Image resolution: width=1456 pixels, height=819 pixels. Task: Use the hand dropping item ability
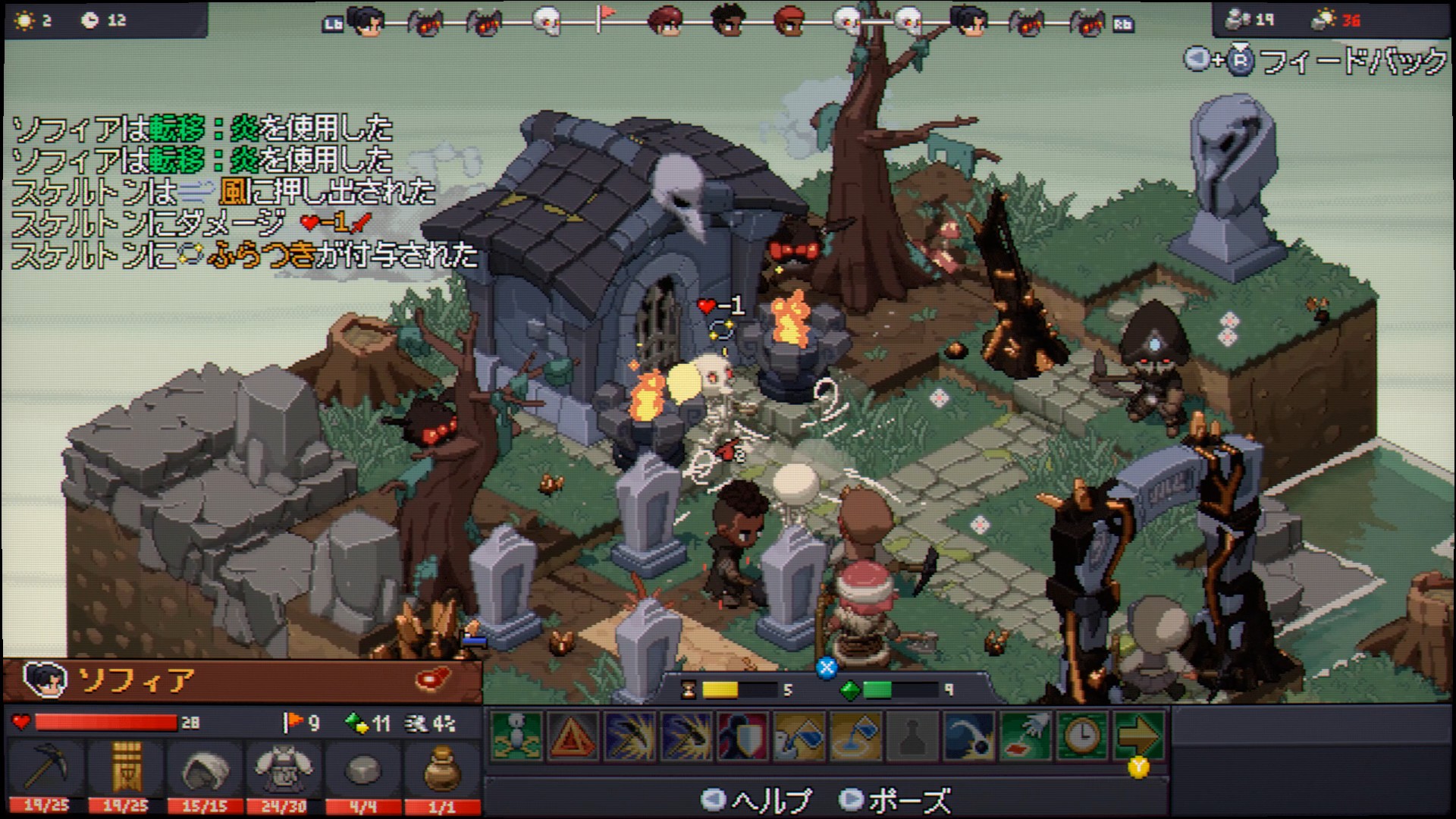pyautogui.click(x=1026, y=735)
